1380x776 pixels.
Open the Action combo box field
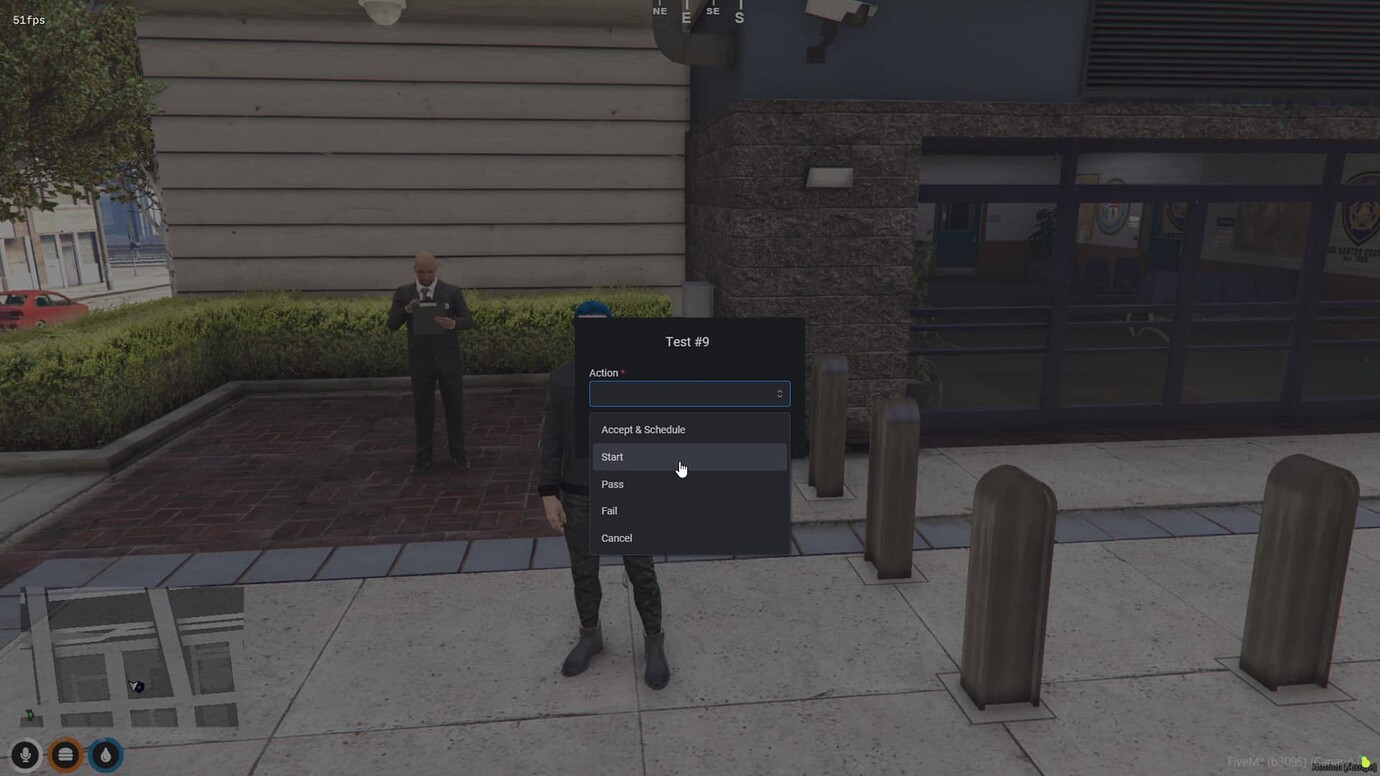pos(689,393)
